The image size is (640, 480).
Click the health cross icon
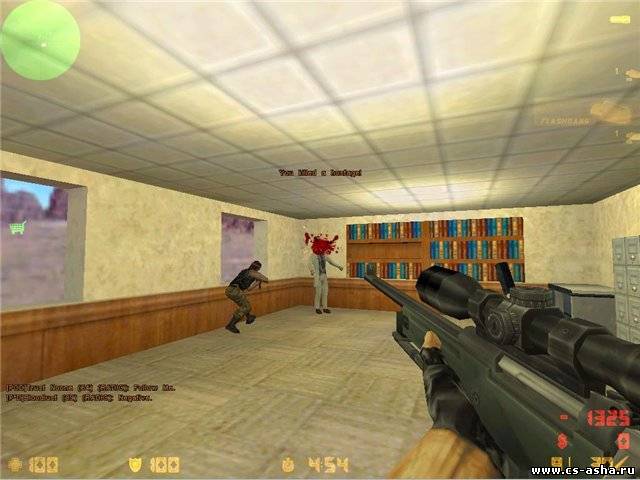(x=14, y=464)
